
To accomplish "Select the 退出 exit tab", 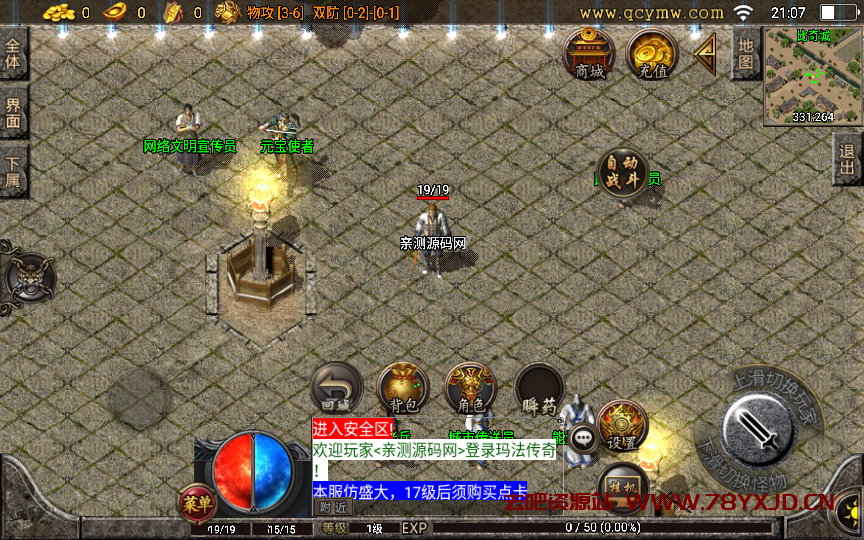I will [x=848, y=158].
